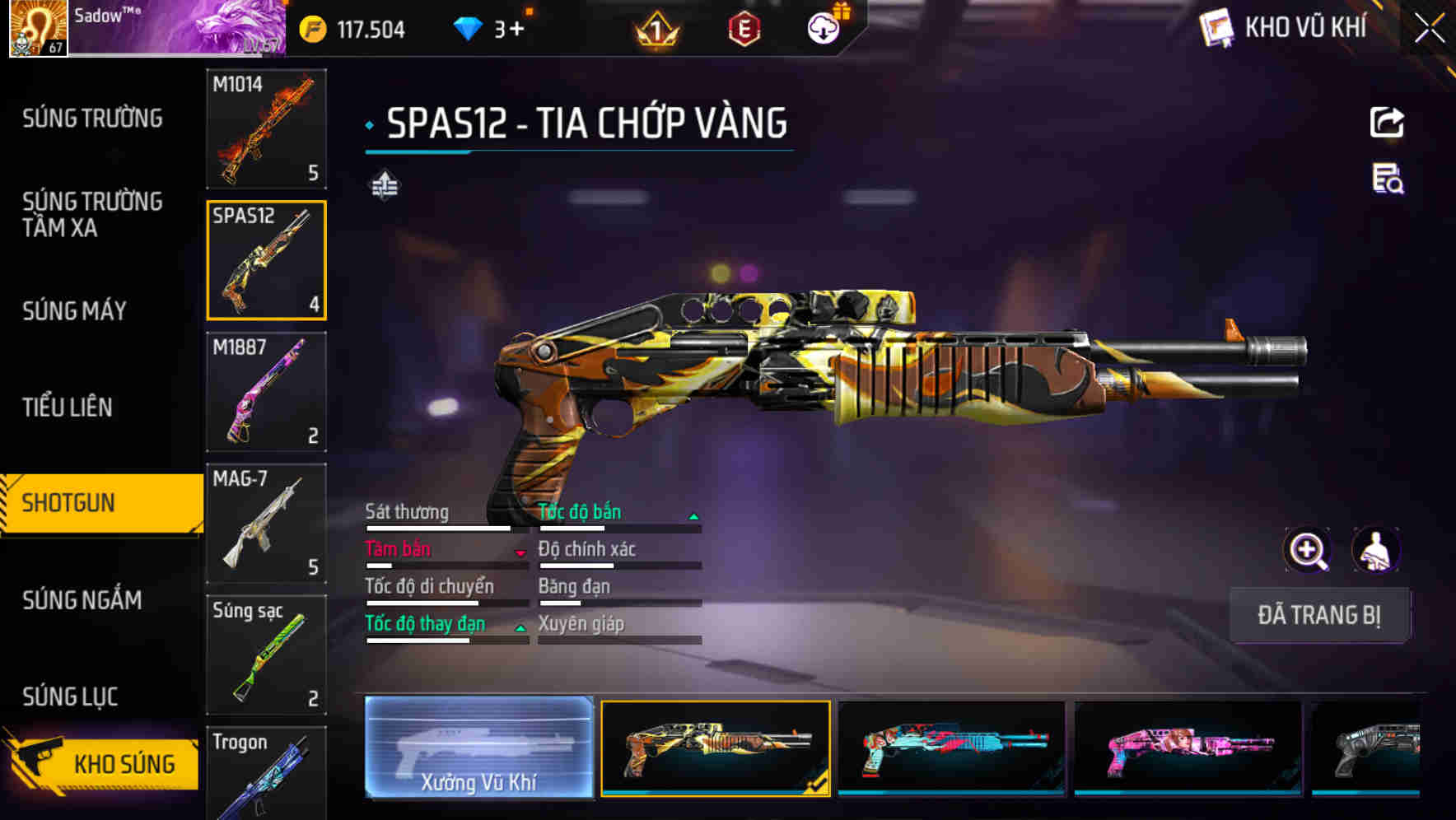Choose the Súng sạc weapon slot
Image resolution: width=1456 pixels, height=820 pixels.
[x=266, y=655]
